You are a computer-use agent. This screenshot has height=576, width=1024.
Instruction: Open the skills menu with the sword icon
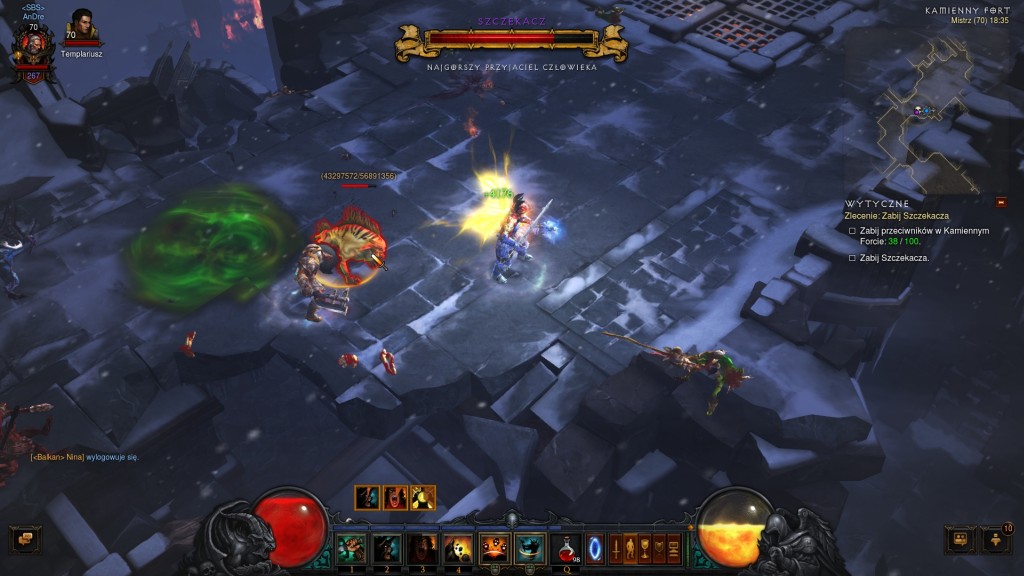[x=614, y=548]
